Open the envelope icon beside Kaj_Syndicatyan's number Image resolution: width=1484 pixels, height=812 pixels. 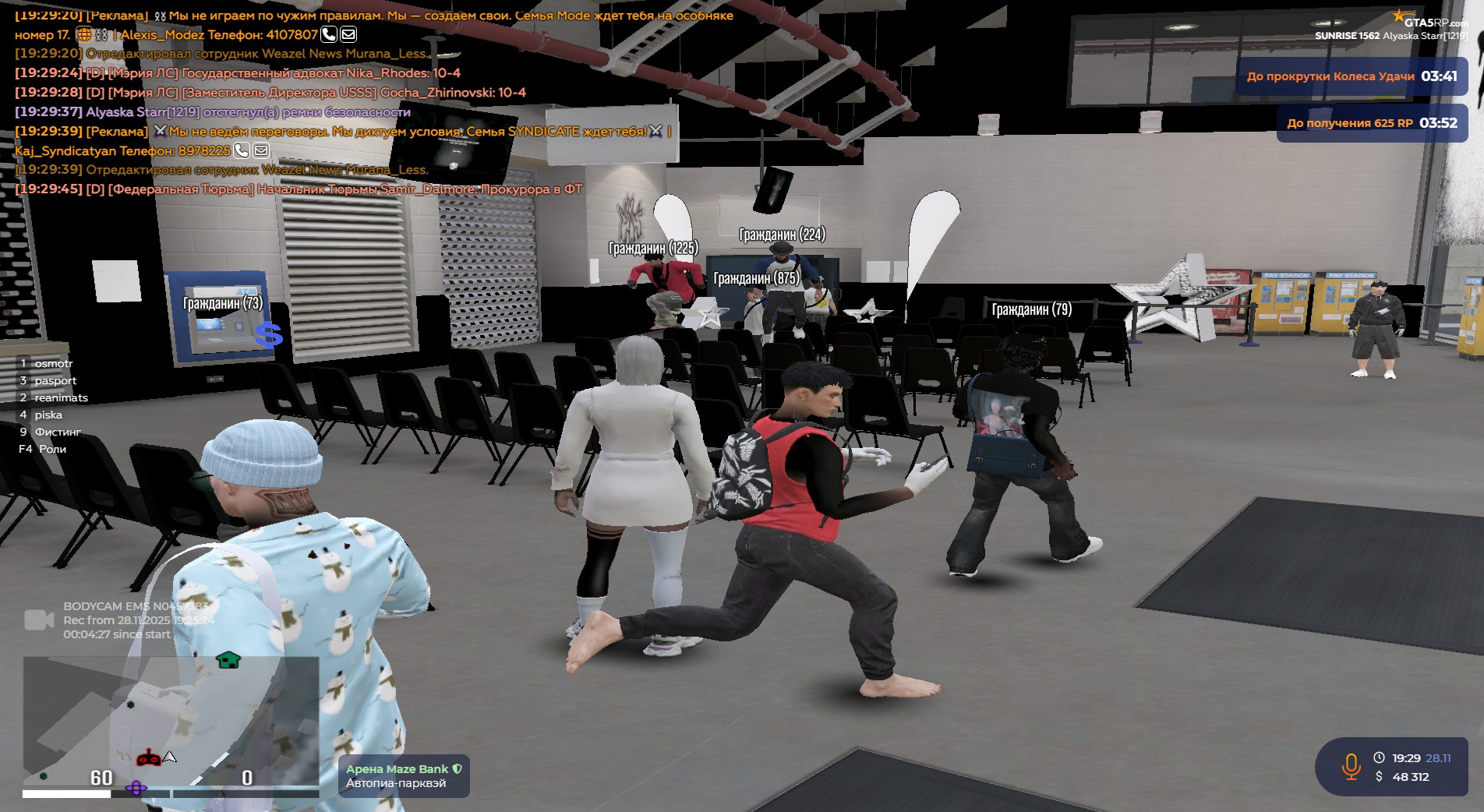tap(261, 150)
